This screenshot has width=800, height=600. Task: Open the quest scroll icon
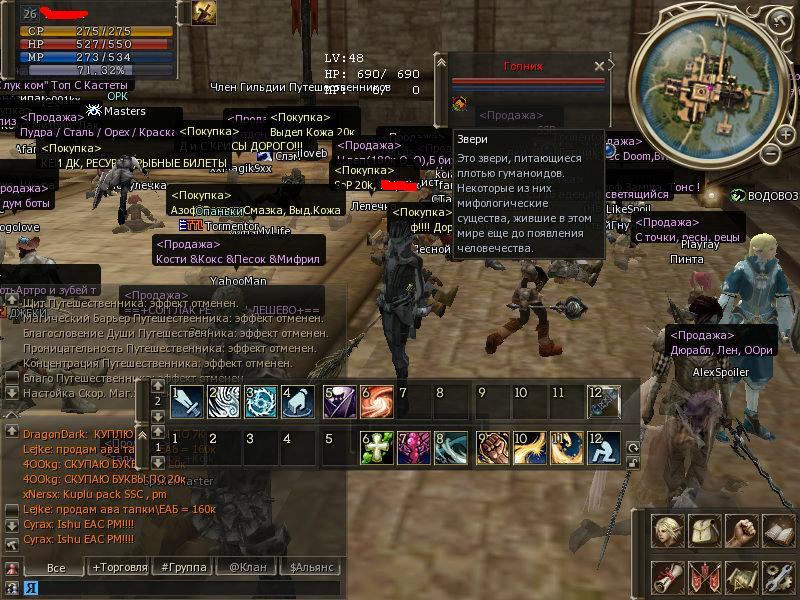click(667, 577)
